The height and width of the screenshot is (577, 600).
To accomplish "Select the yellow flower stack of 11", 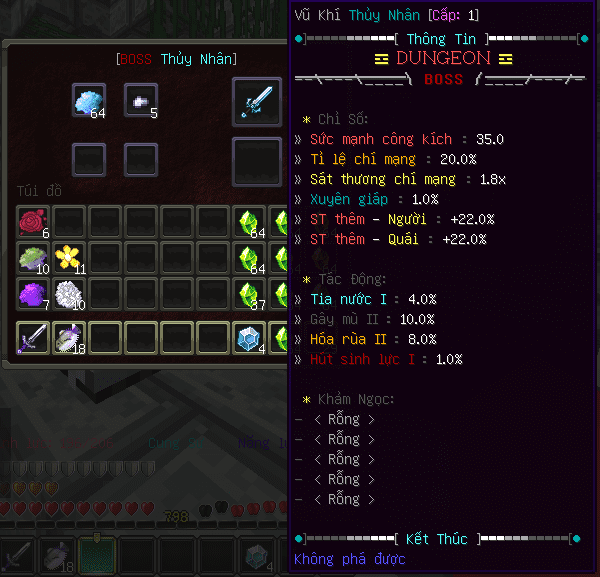I will coord(69,258).
